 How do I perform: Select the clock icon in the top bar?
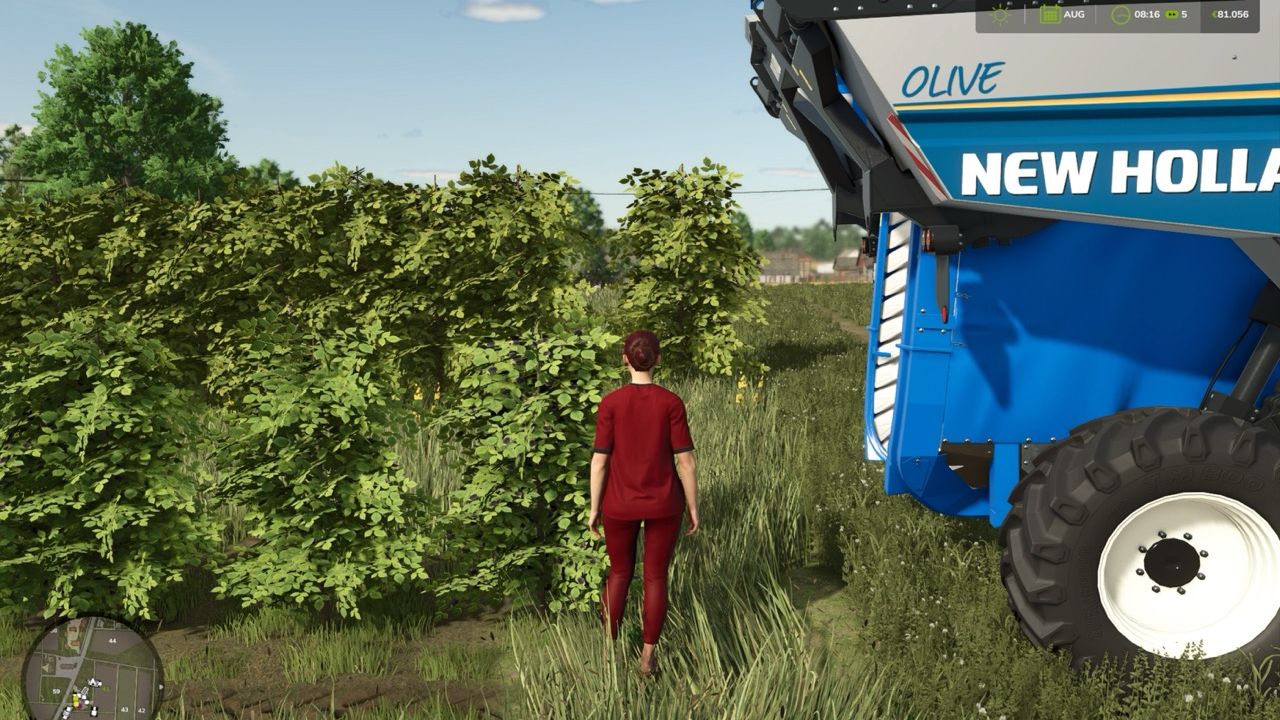pyautogui.click(x=1121, y=15)
